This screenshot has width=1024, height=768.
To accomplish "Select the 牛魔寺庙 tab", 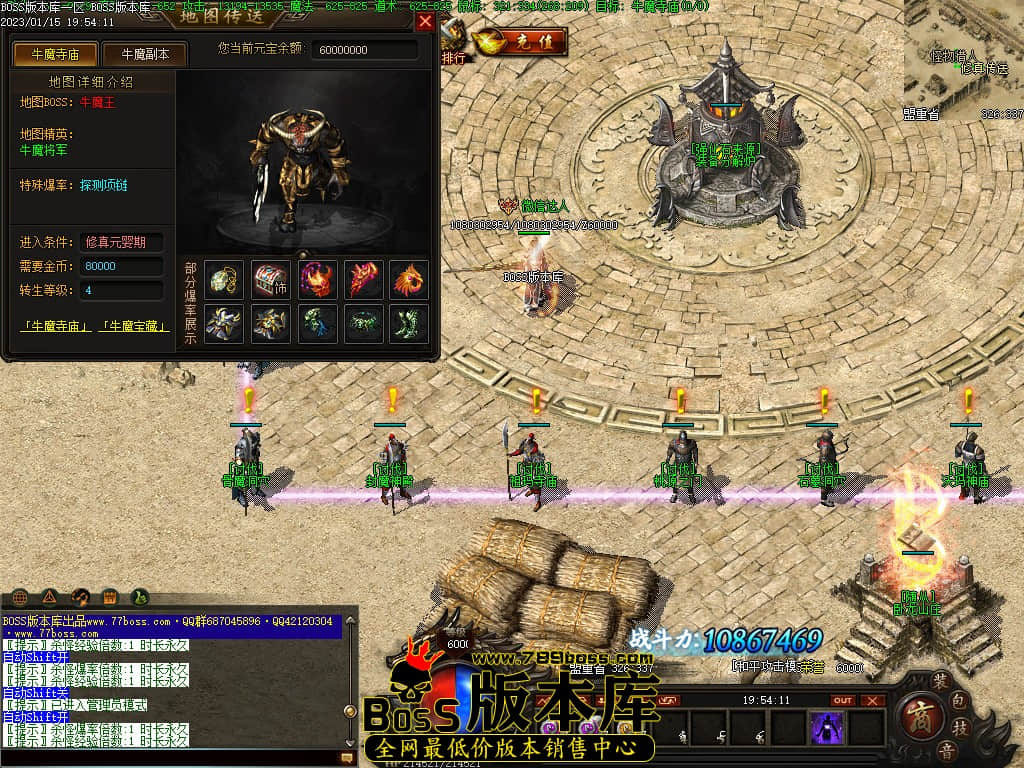I will point(56,54).
